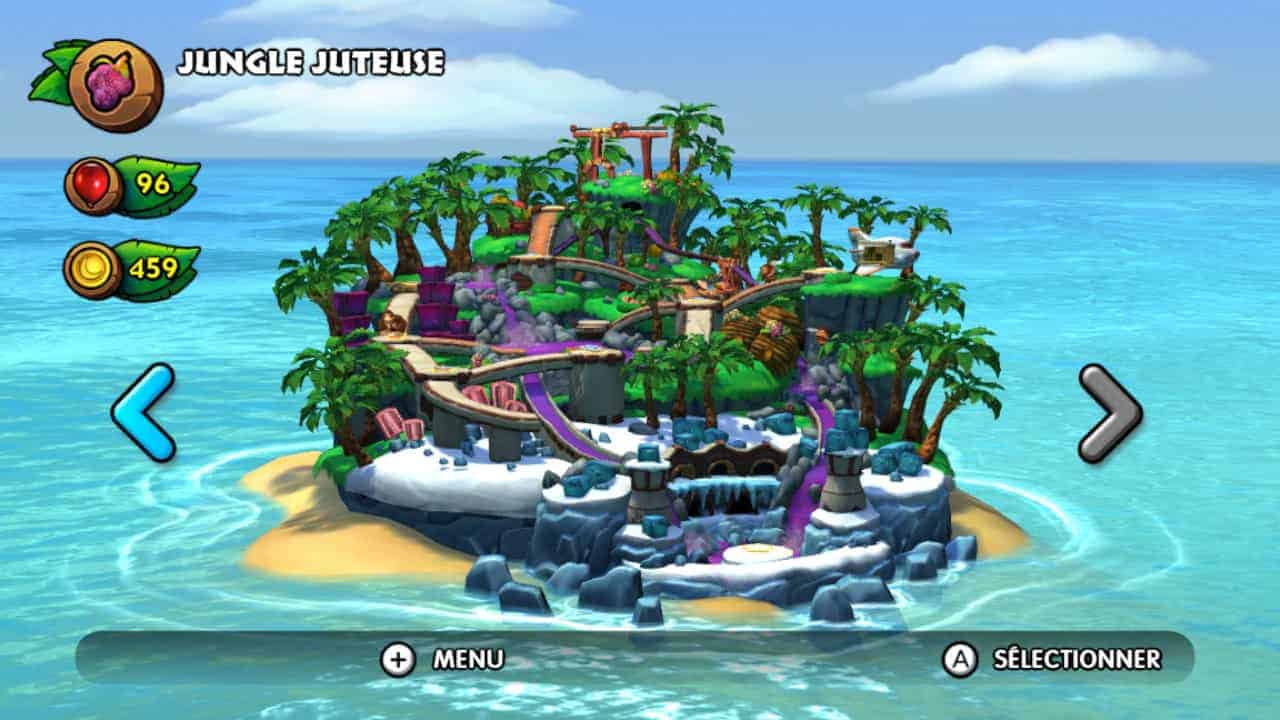This screenshot has width=1280, height=720.
Task: Choose Sélectionner to enter this island
Action: point(1053,659)
